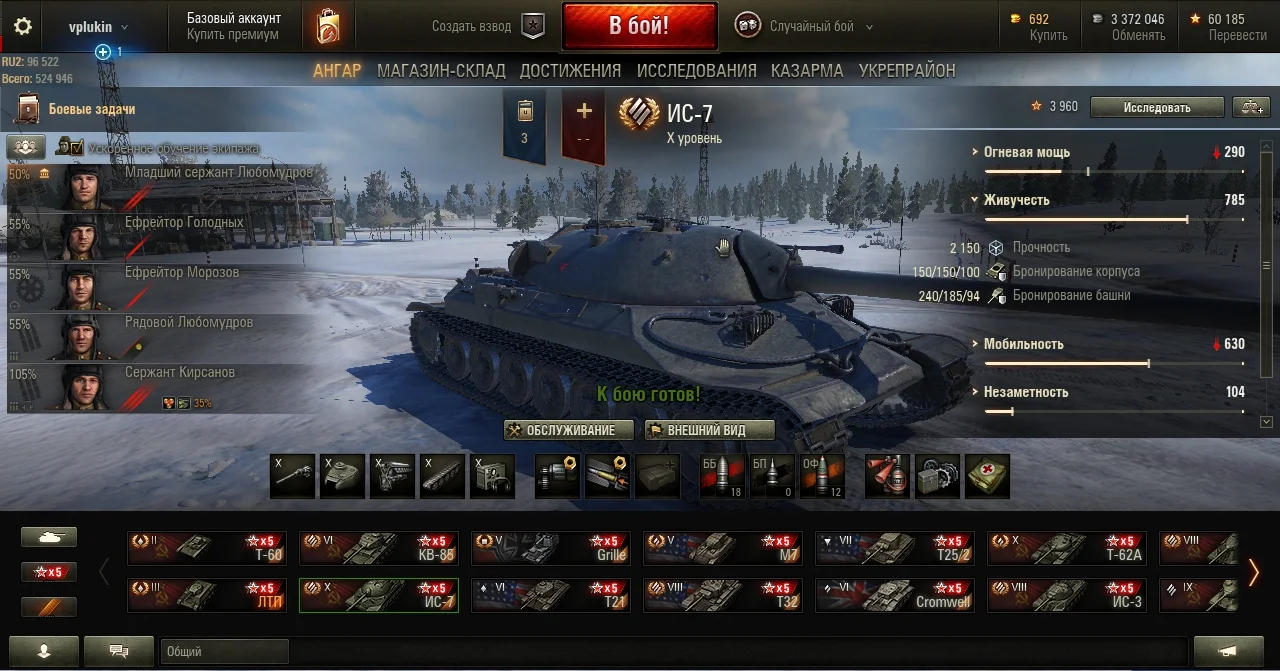Open the КАЗАРМА tab

tap(807, 71)
